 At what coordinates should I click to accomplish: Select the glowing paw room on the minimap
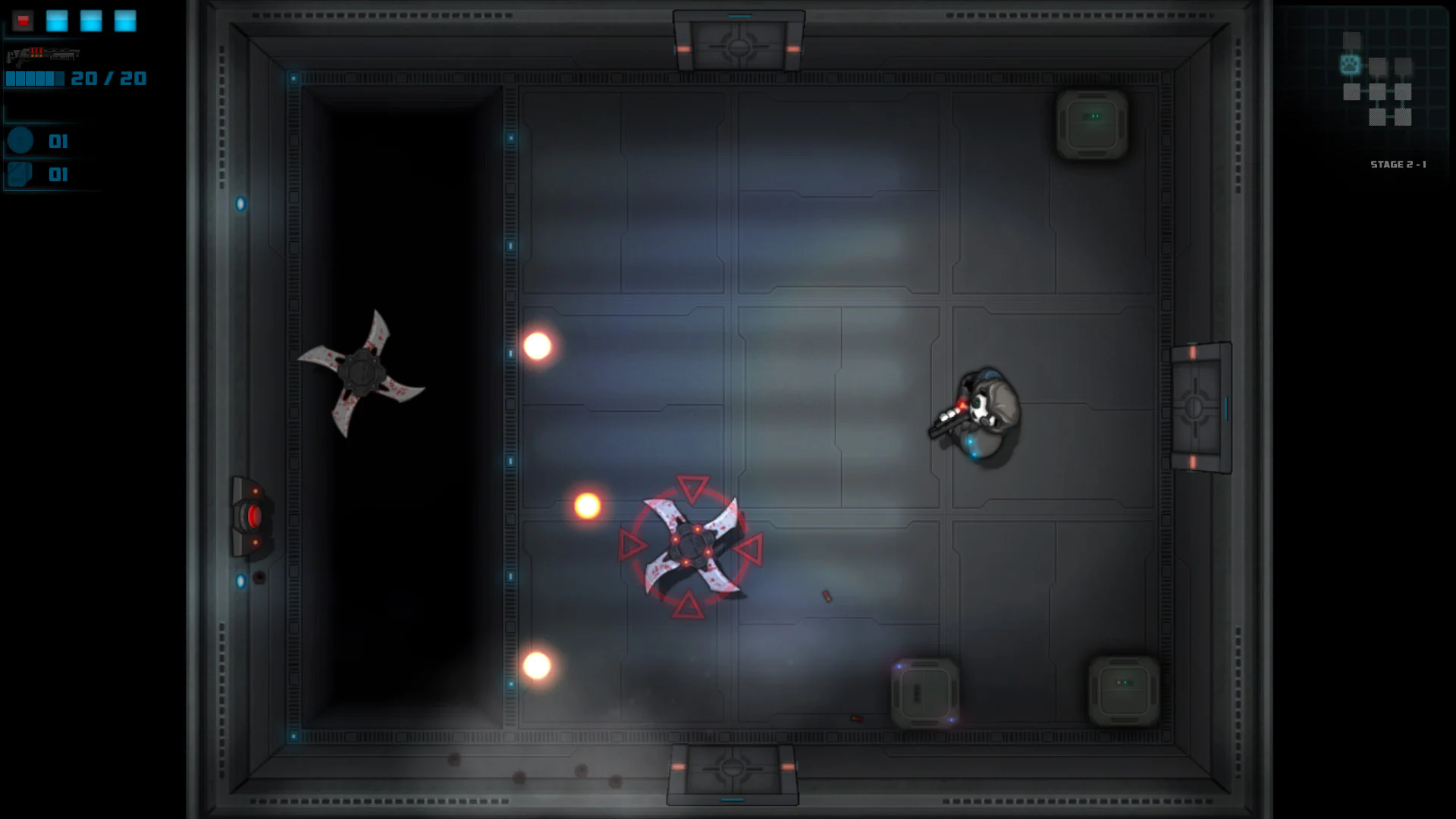tap(1350, 64)
